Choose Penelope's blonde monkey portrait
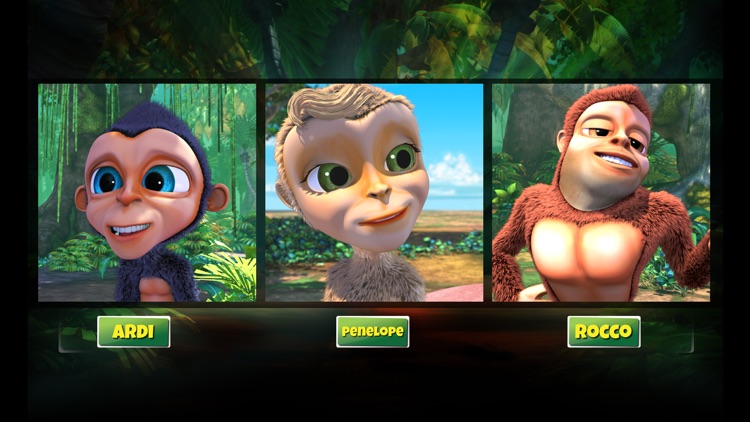750x422 pixels. click(x=374, y=192)
